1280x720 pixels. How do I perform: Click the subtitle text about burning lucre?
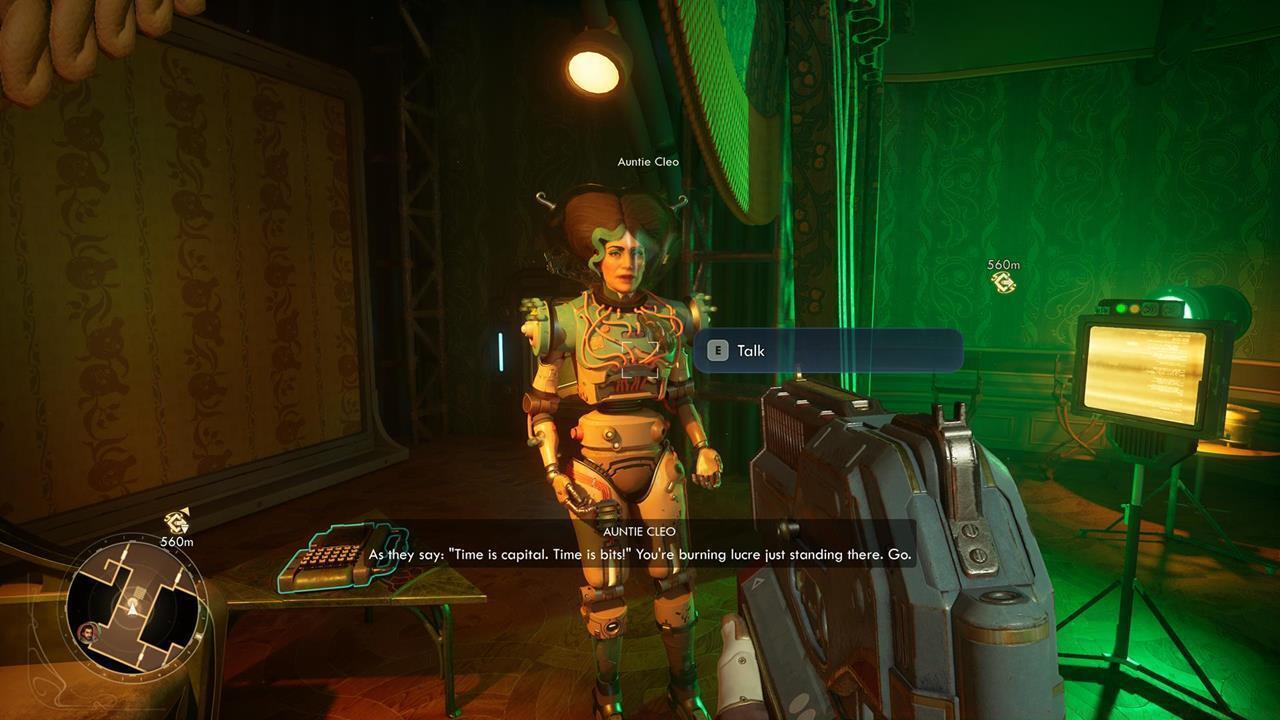tap(640, 553)
